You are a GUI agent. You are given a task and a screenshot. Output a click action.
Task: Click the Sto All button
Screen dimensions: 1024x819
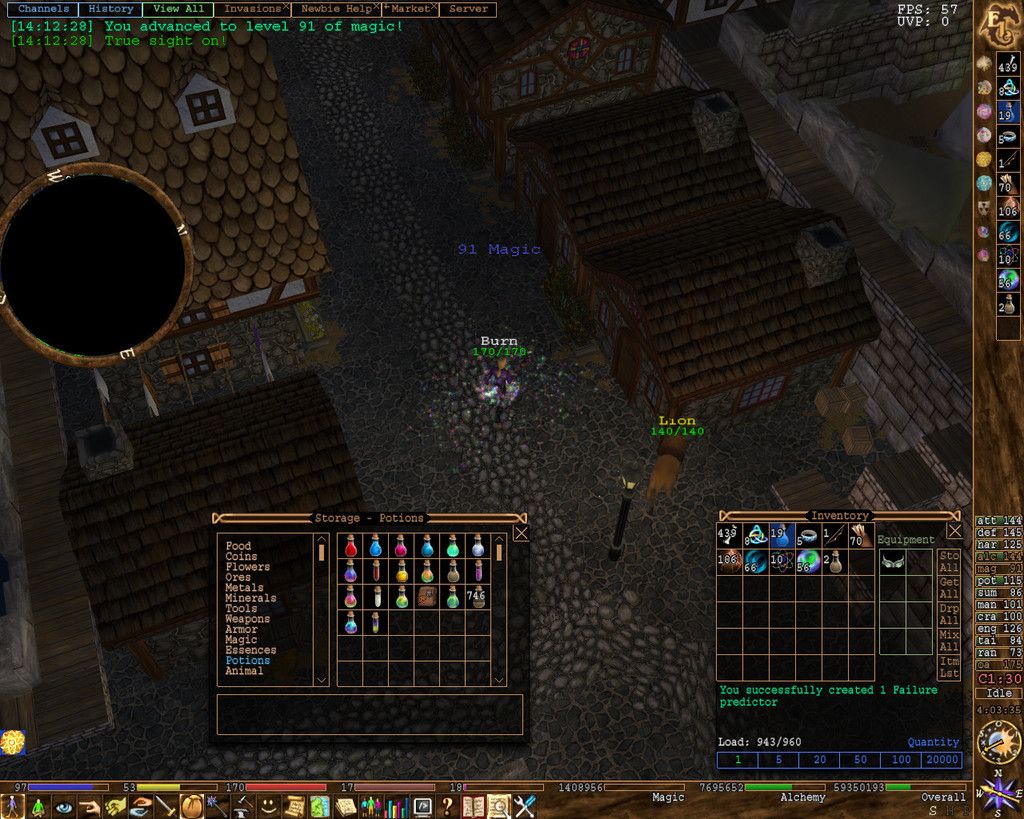[x=949, y=561]
